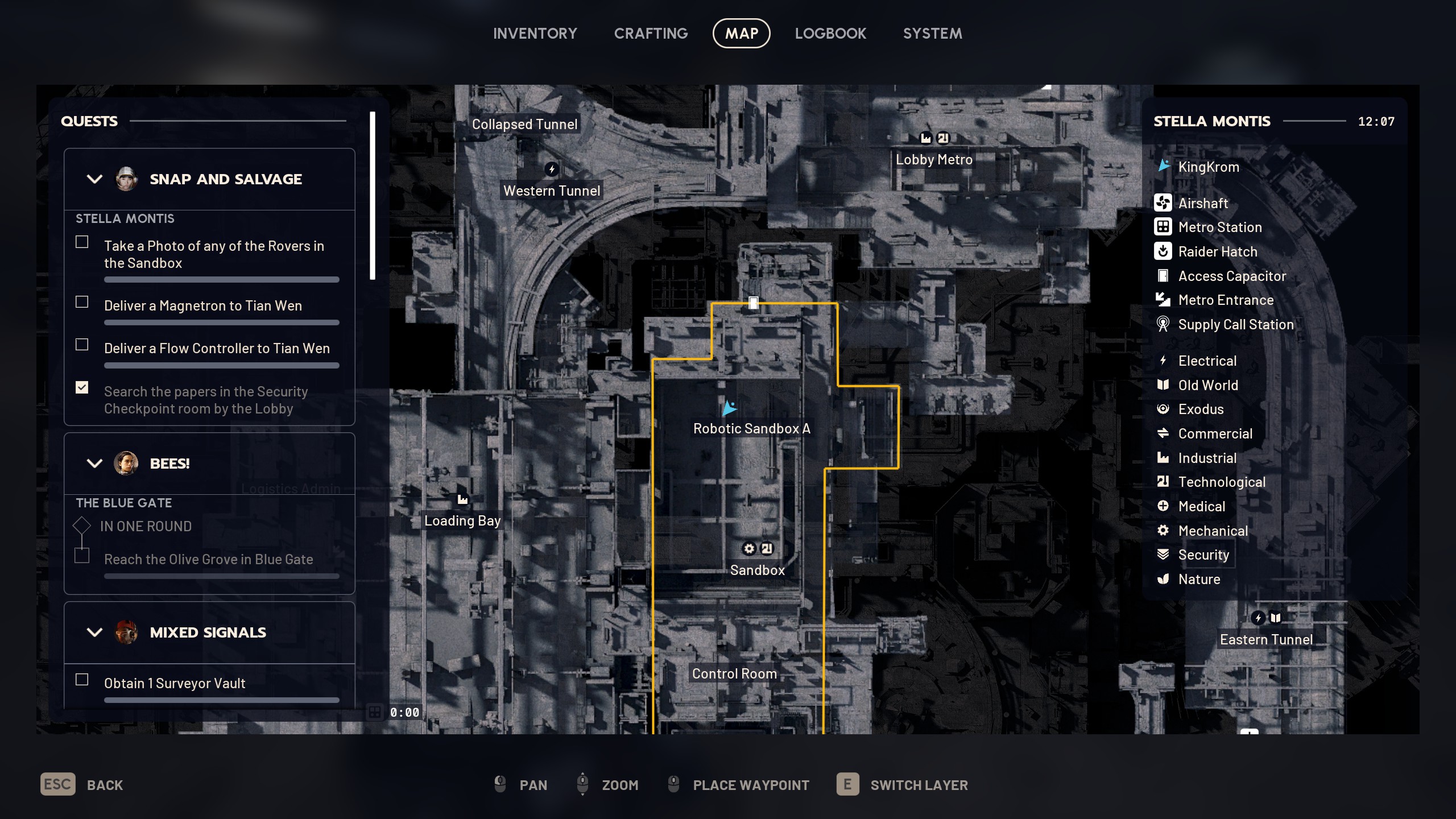Screen dimensions: 1456x819
Task: Click the Eastern Tunnel map marker
Action: 1266,639
